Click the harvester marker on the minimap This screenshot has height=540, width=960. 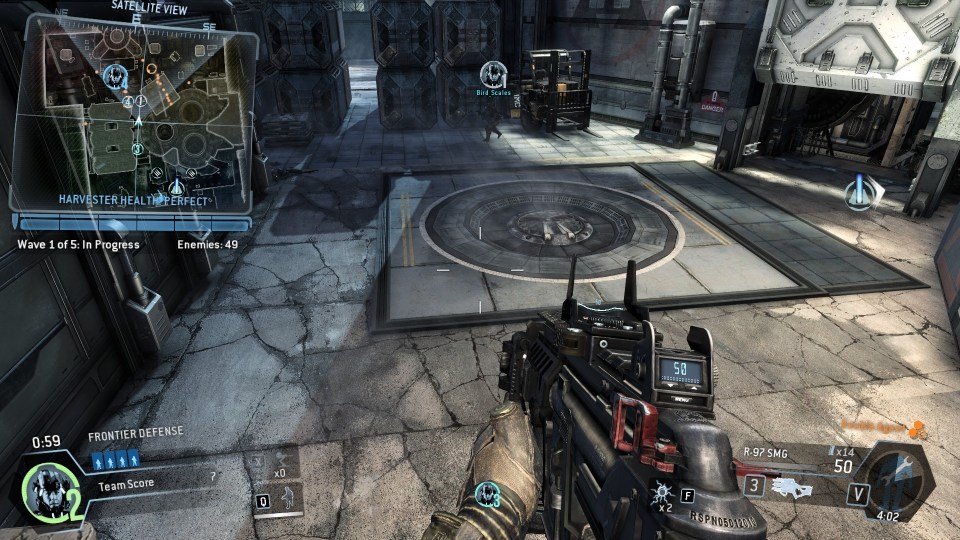tap(177, 186)
